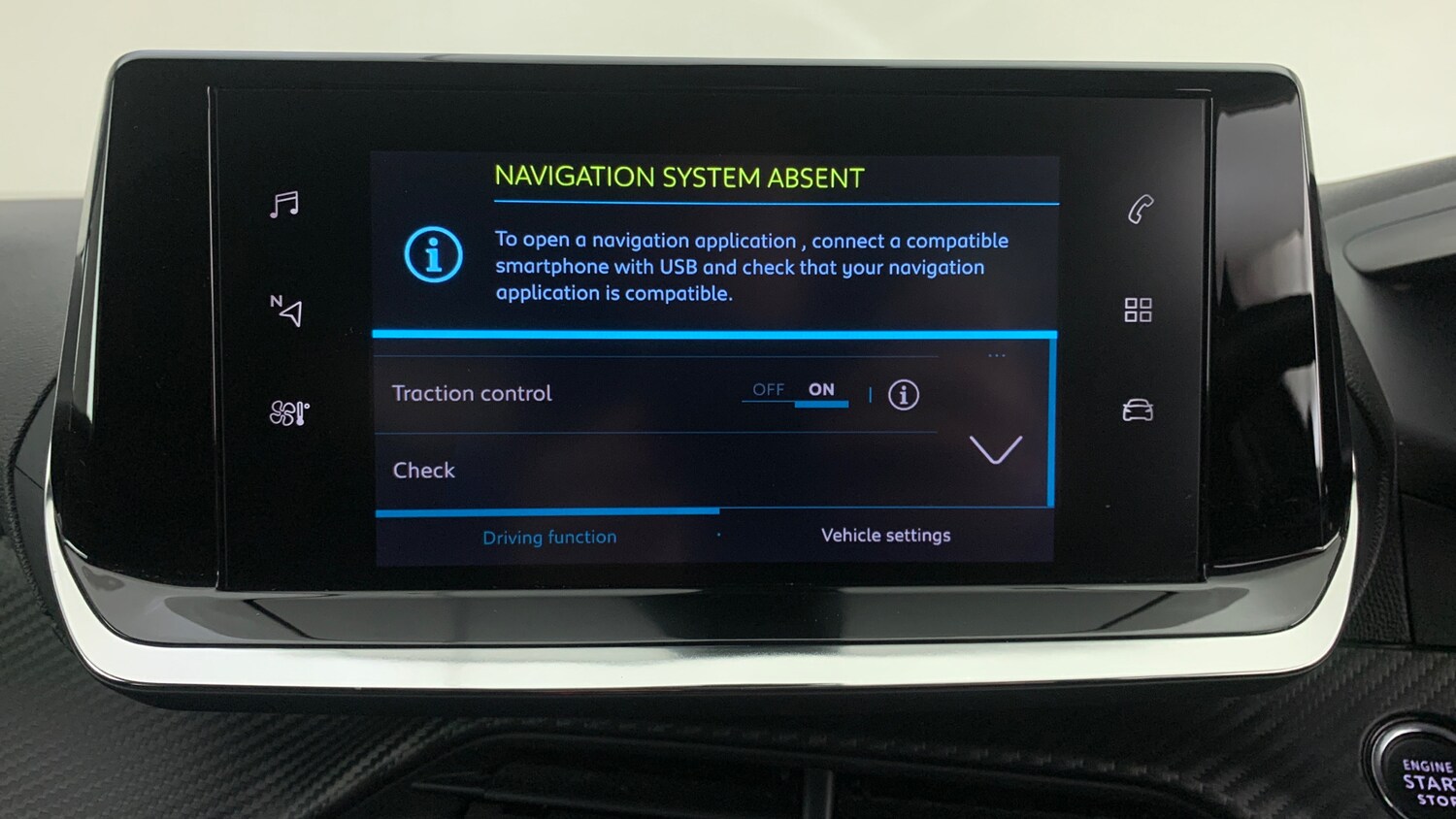The height and width of the screenshot is (819, 1456).
Task: Switch to the Vehicle settings tab
Action: (885, 535)
